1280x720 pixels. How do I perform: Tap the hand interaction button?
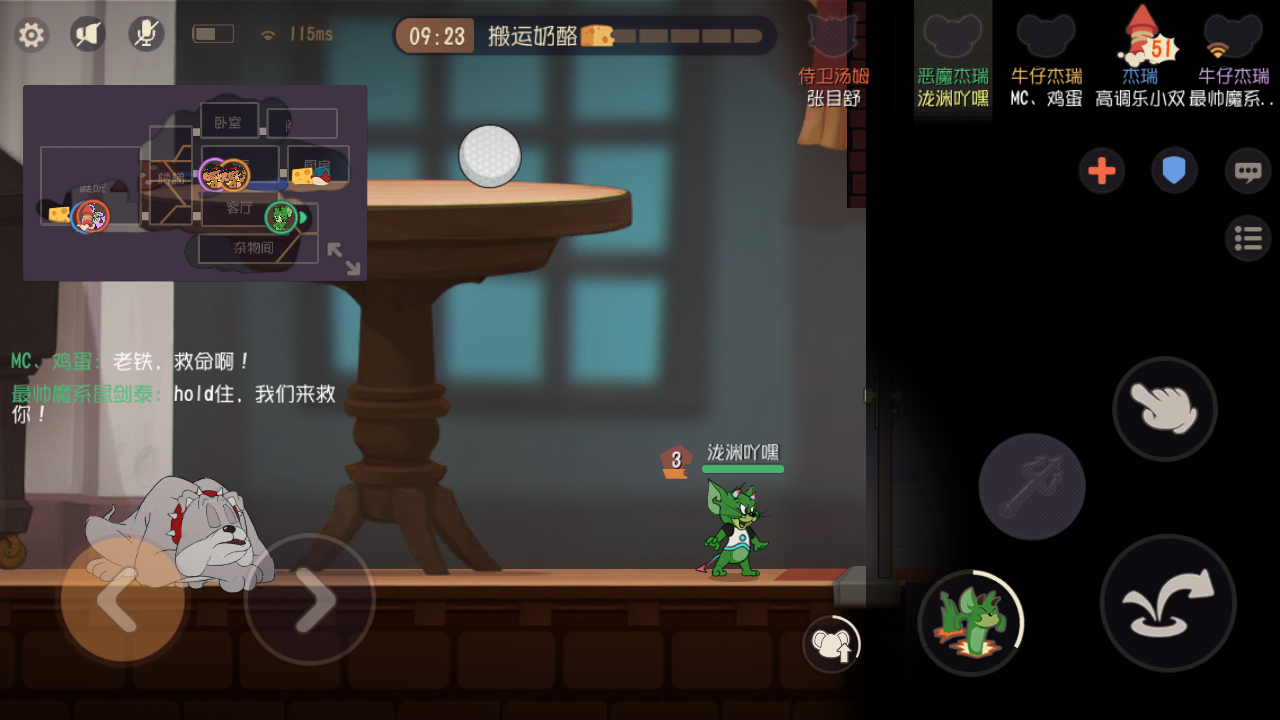[1164, 409]
